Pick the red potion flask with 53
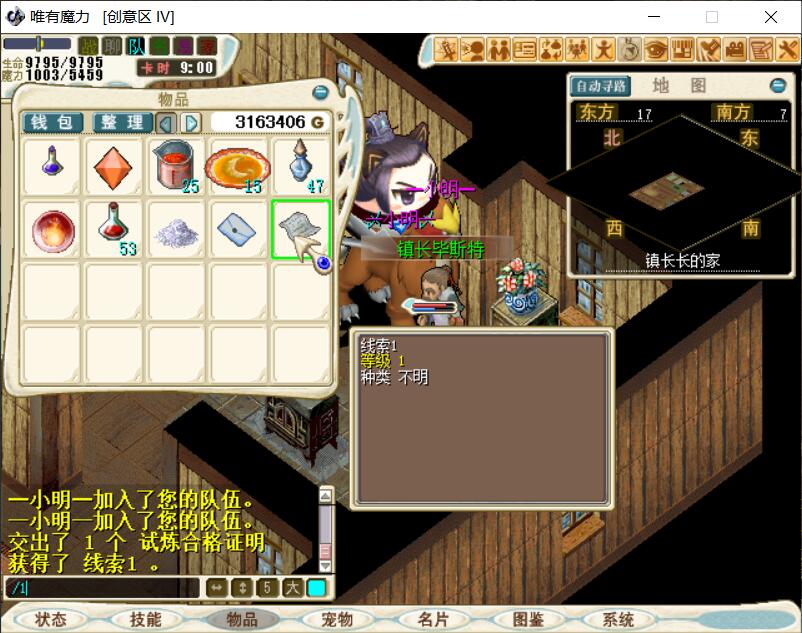 113,229
